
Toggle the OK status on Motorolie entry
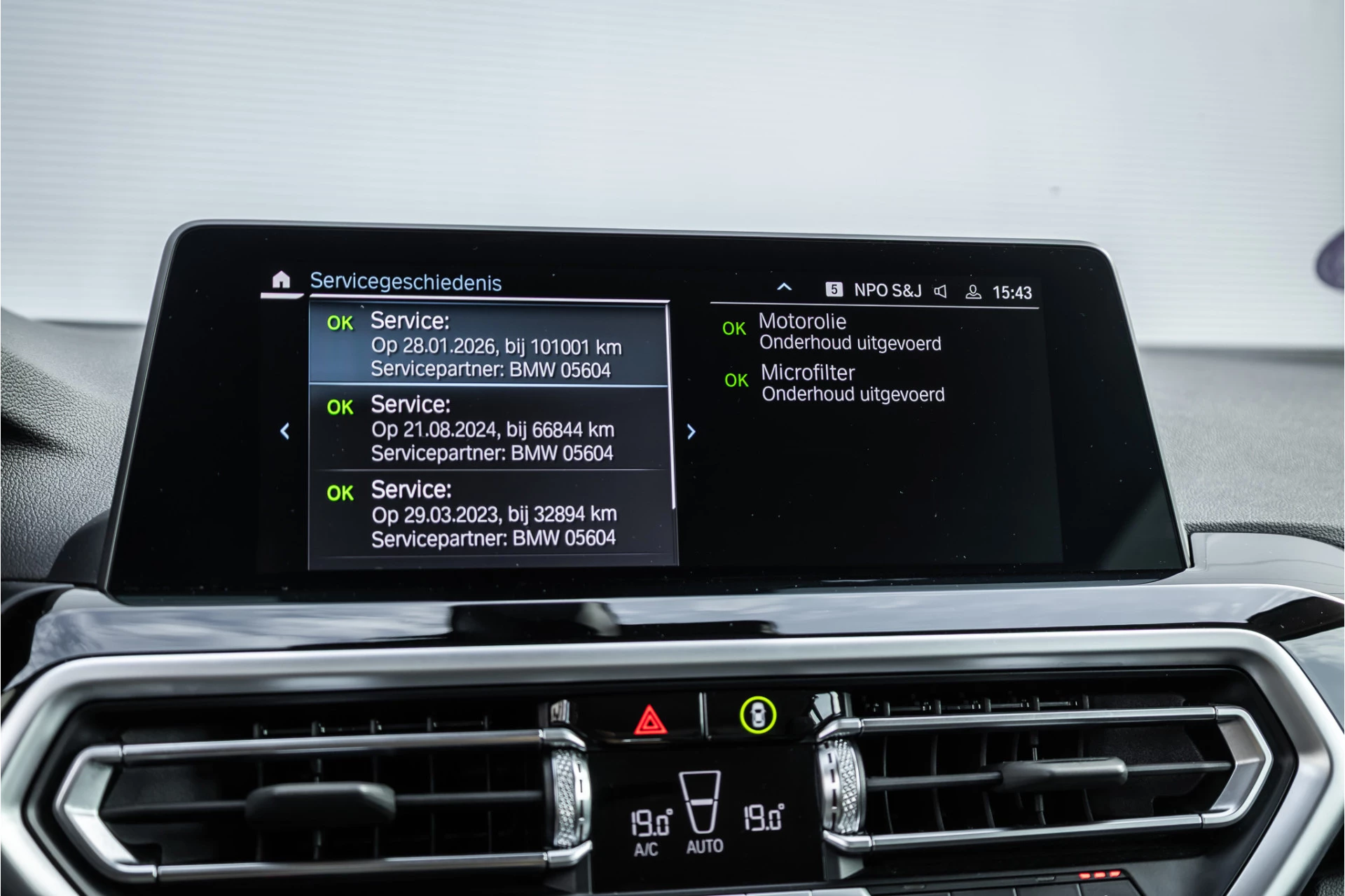coord(733,329)
